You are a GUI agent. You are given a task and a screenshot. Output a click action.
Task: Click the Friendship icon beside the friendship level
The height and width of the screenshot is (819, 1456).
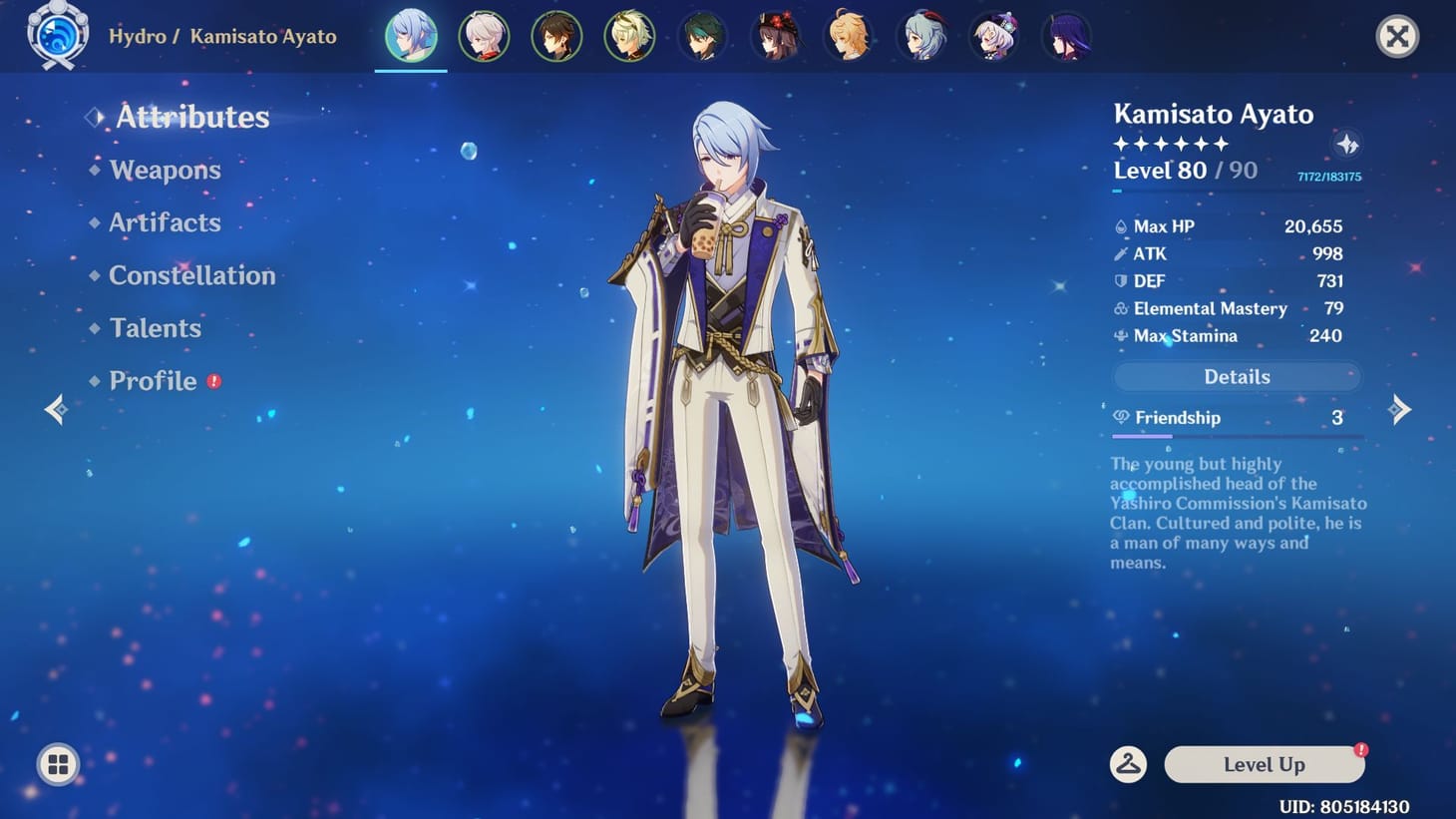pos(1121,417)
